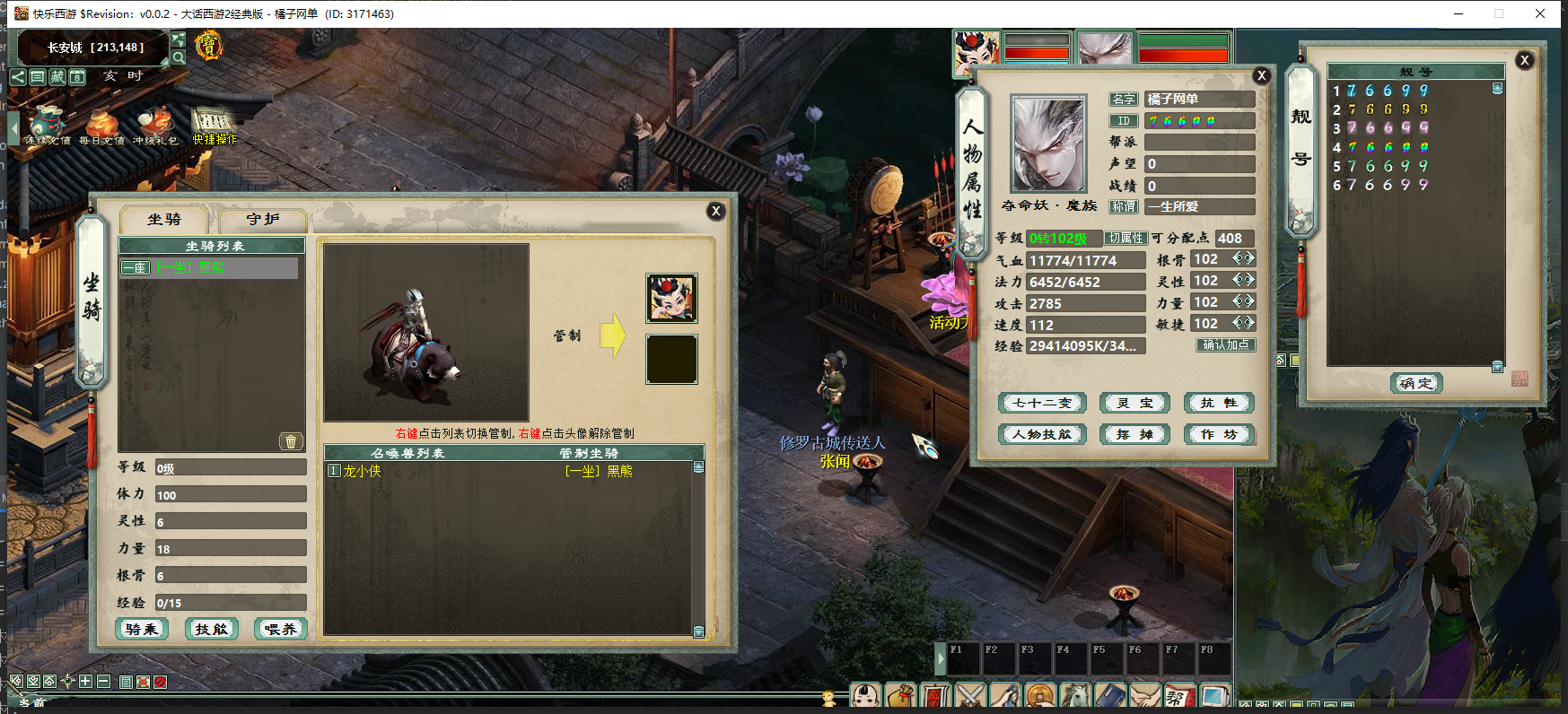This screenshot has height=714, width=1568.
Task: Click the 喂养 feed button
Action: click(281, 629)
